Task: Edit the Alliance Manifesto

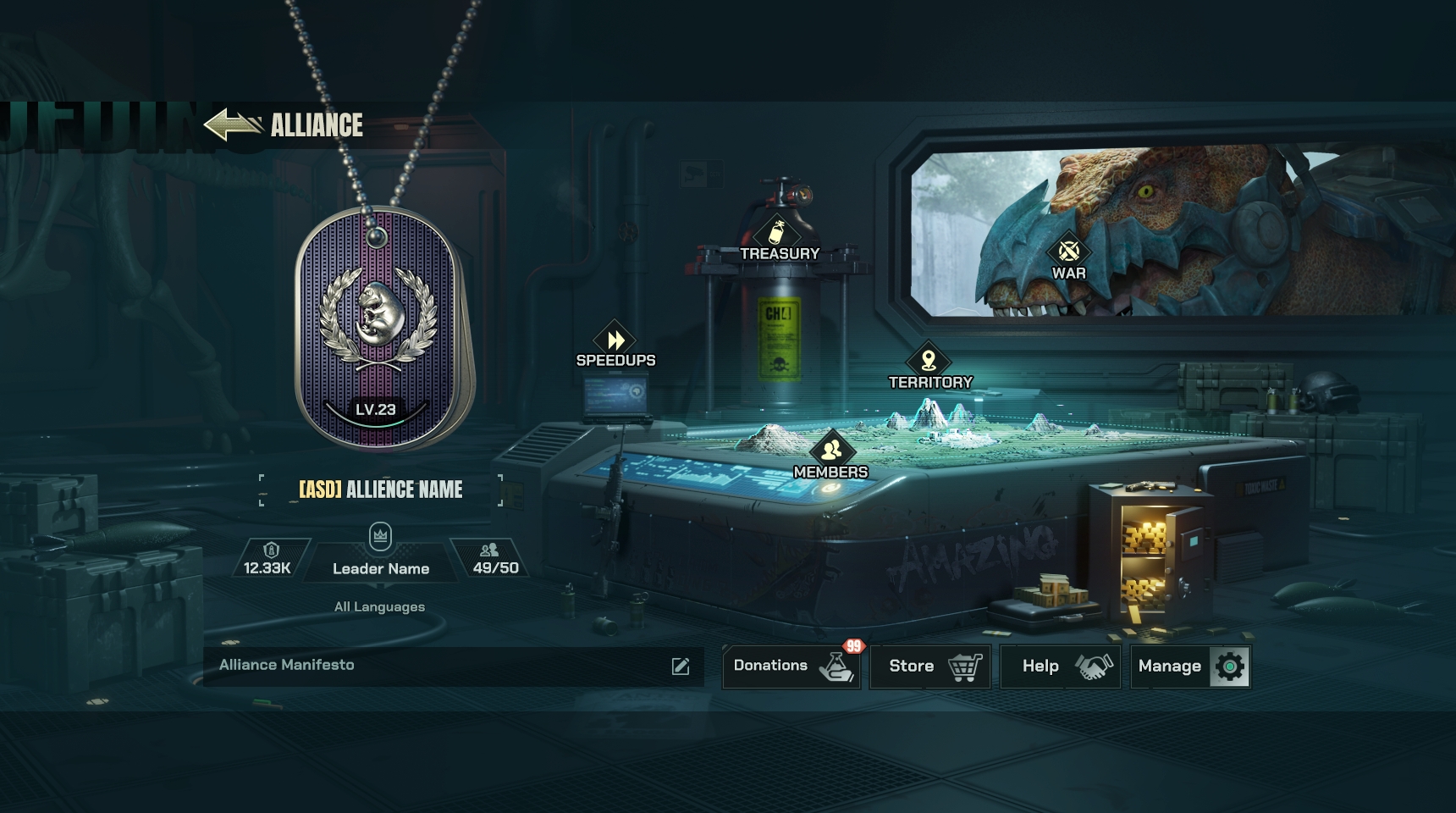Action: click(x=681, y=666)
